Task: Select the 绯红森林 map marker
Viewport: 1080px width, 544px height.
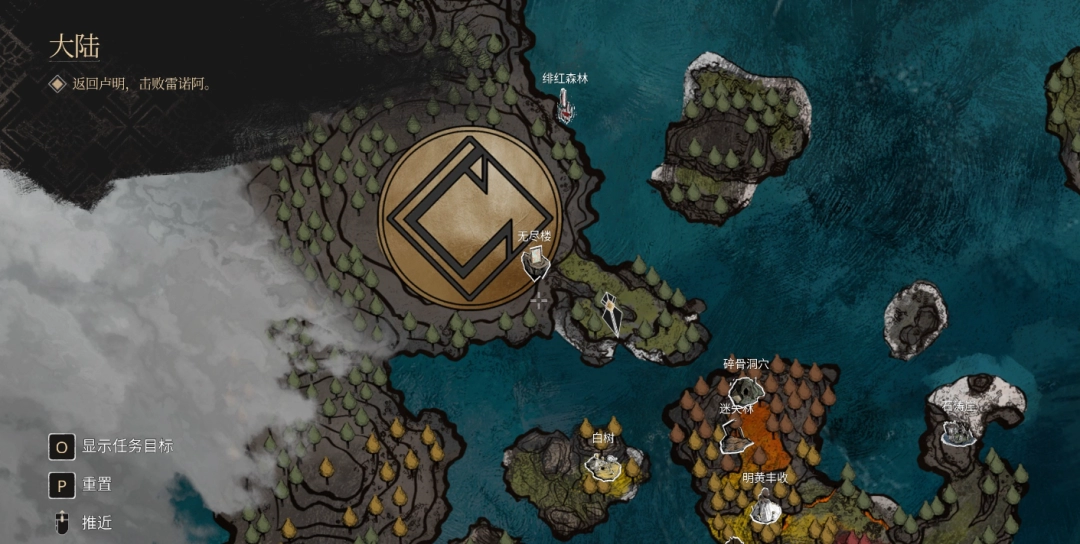Action: pyautogui.click(x=566, y=105)
